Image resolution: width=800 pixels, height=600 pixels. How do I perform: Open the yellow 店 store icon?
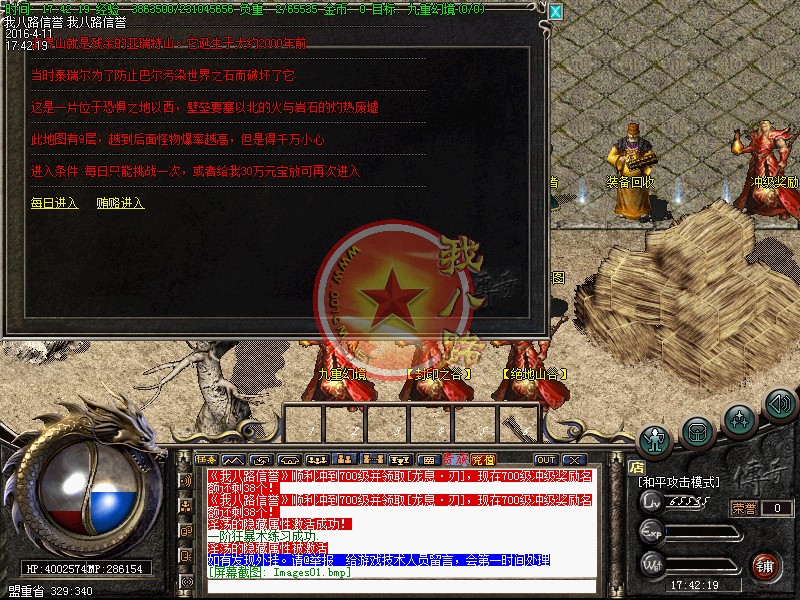(x=635, y=466)
